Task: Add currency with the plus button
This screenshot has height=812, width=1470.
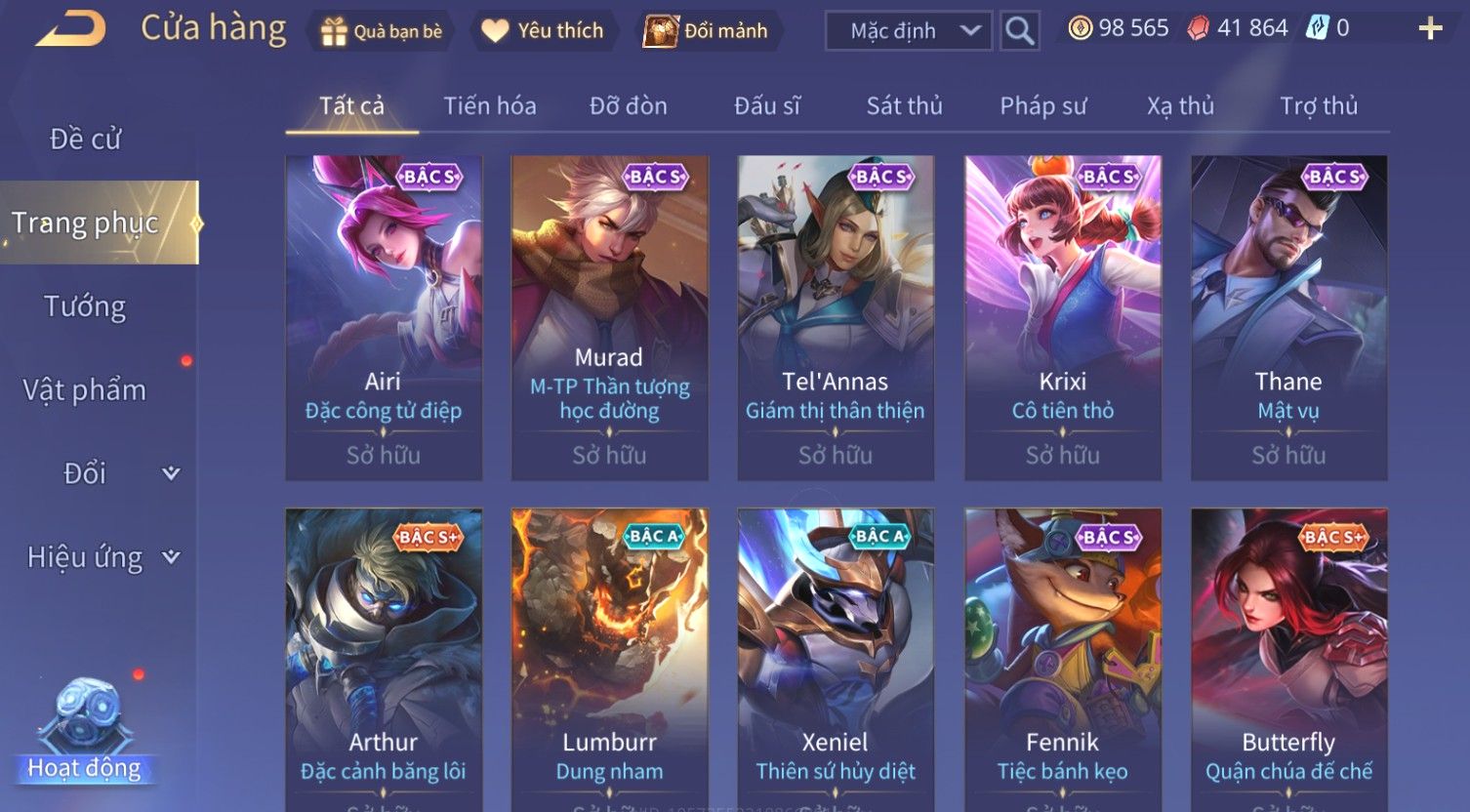Action: coord(1430,29)
